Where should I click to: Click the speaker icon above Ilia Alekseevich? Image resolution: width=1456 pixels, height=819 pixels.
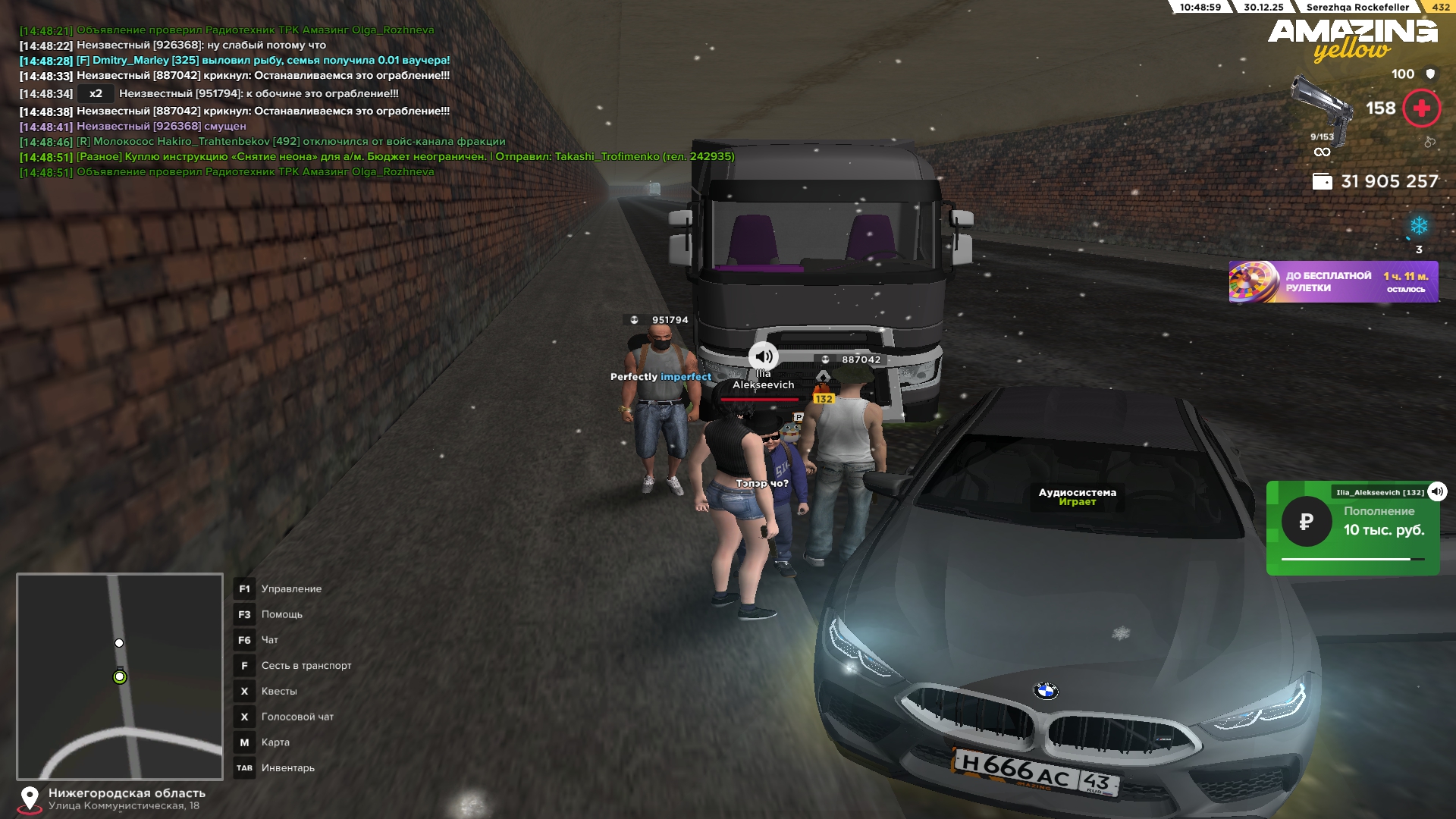click(x=763, y=356)
